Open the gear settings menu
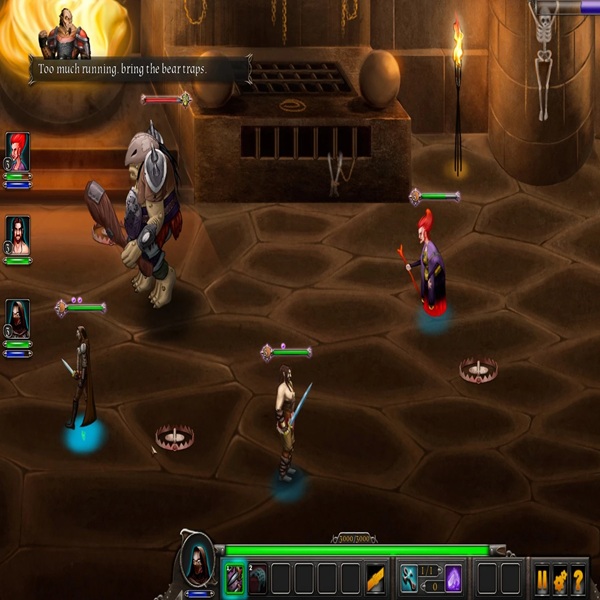 point(560,579)
